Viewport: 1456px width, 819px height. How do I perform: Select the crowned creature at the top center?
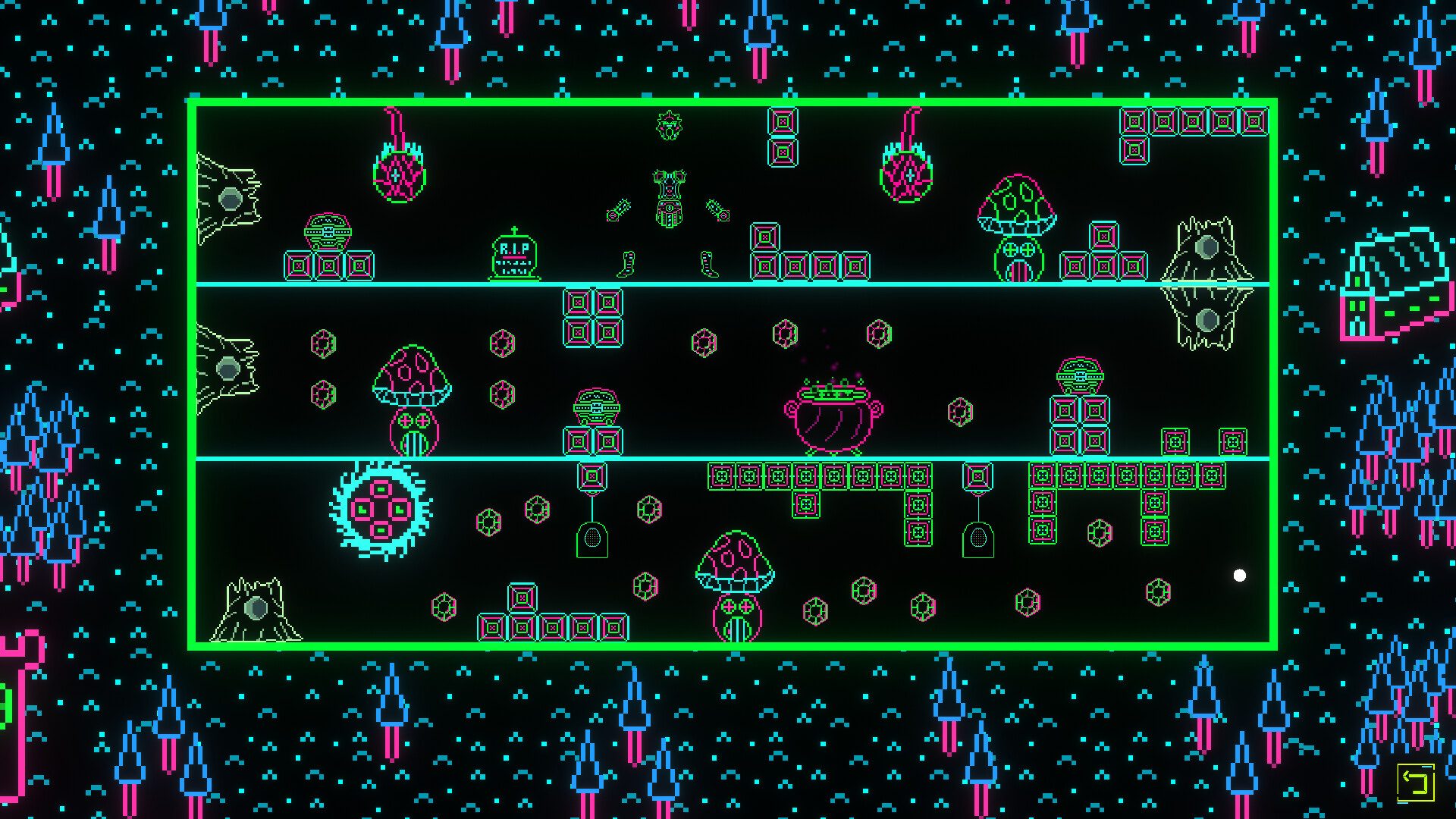pyautogui.click(x=667, y=125)
